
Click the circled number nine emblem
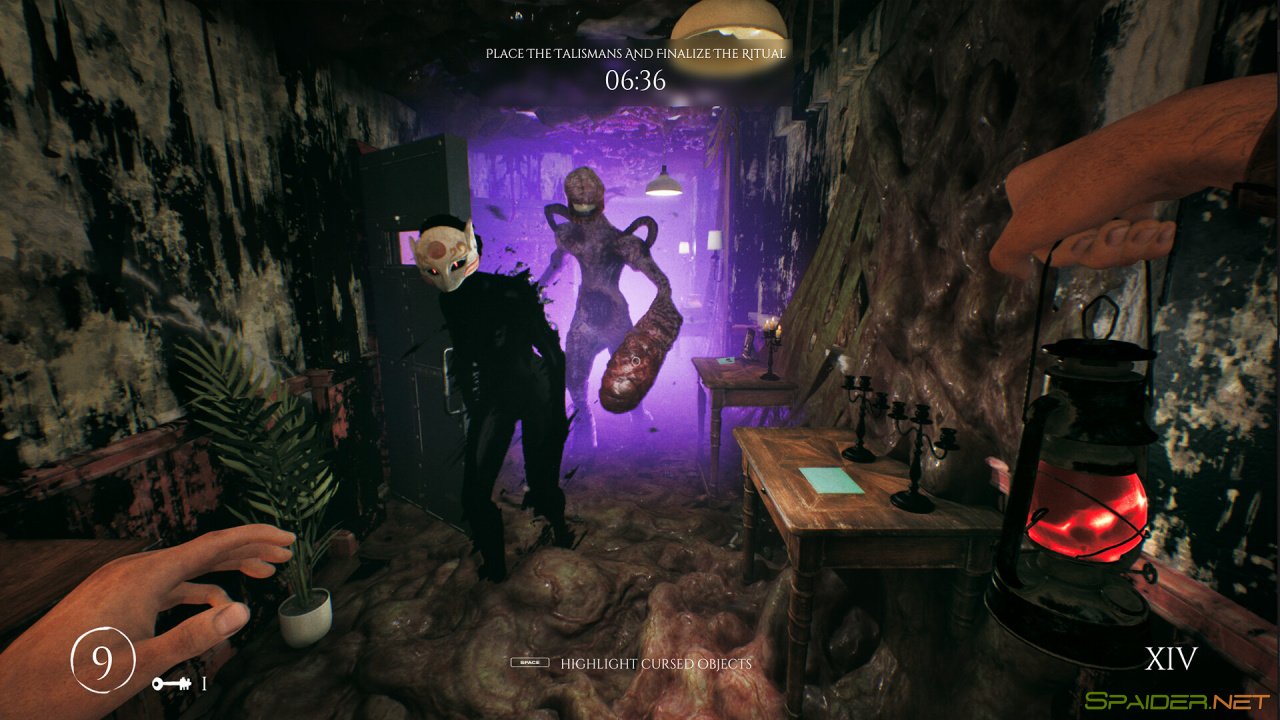(x=102, y=661)
